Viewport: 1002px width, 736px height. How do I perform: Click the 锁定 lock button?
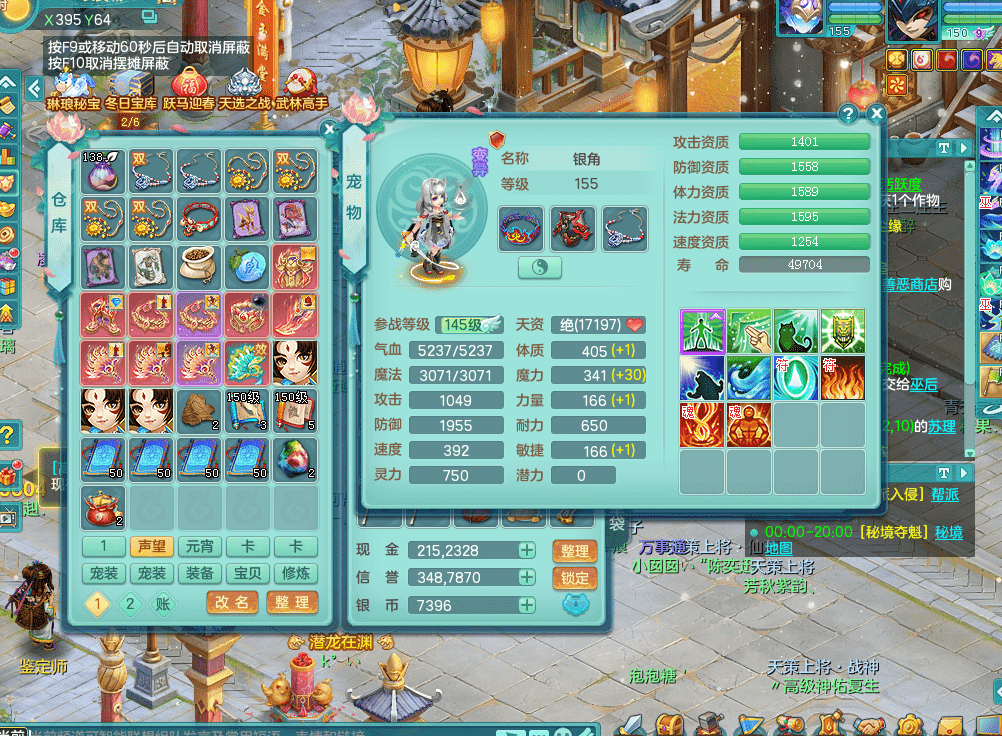coord(574,578)
